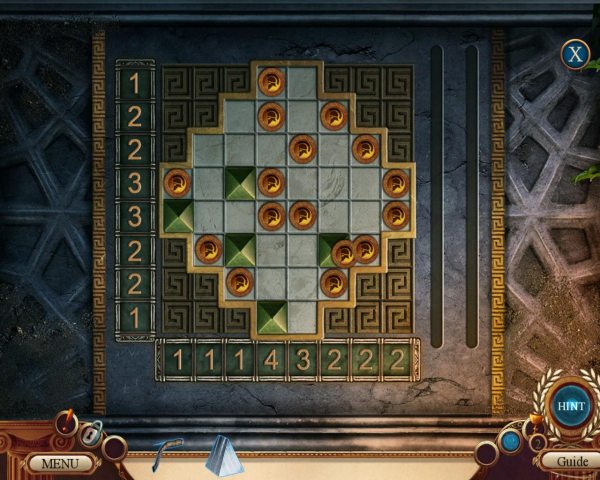The width and height of the screenshot is (600, 480).
Task: Click the padlock icon beside the inventory
Action: 89,434
